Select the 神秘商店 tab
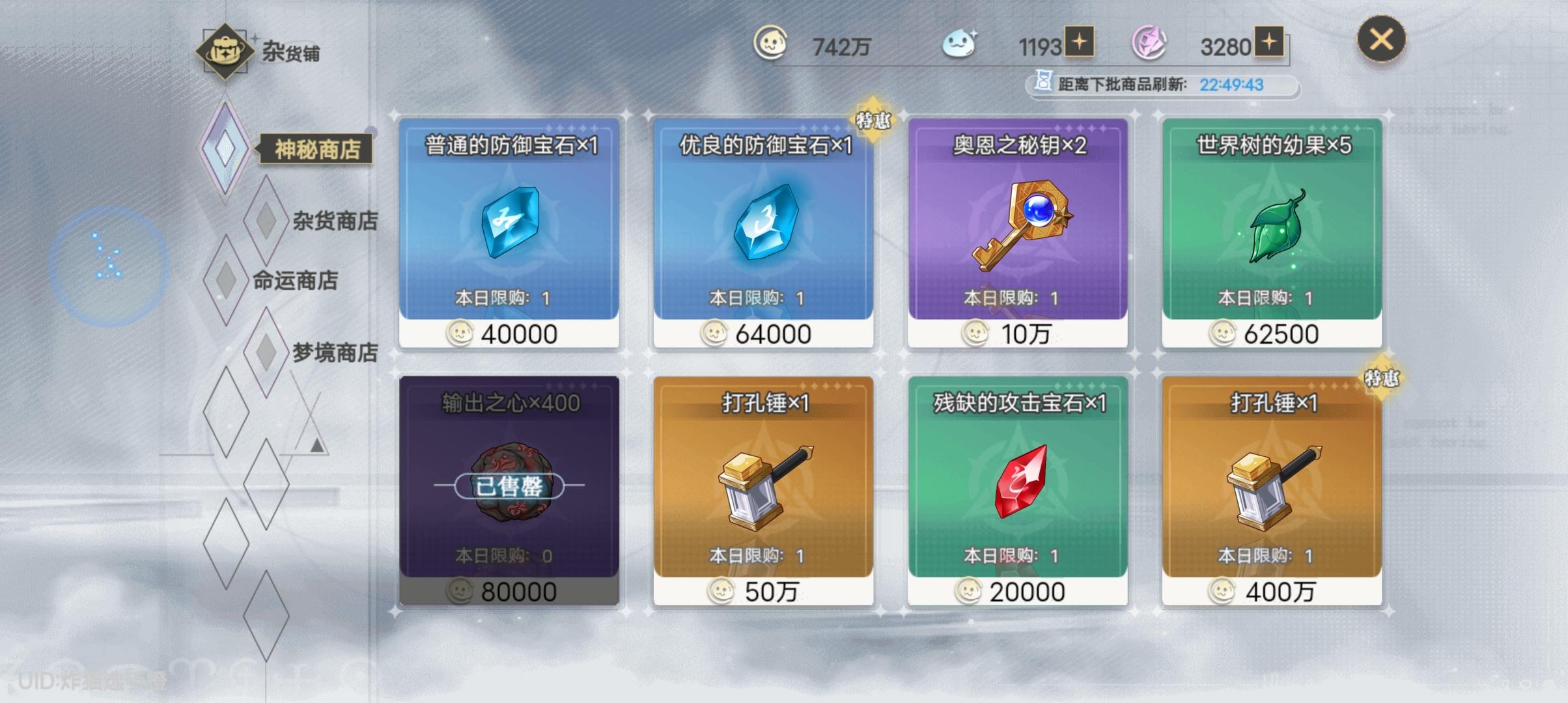The height and width of the screenshot is (703, 1568). (x=316, y=148)
